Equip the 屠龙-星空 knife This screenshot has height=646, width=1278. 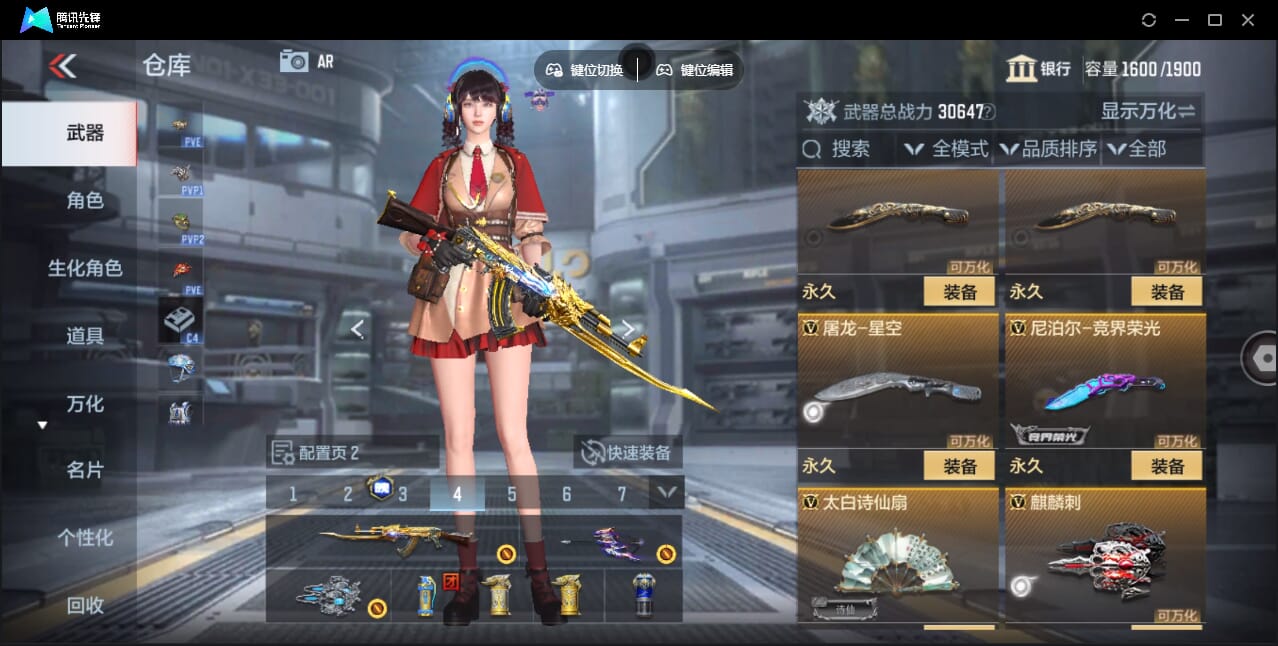[959, 466]
